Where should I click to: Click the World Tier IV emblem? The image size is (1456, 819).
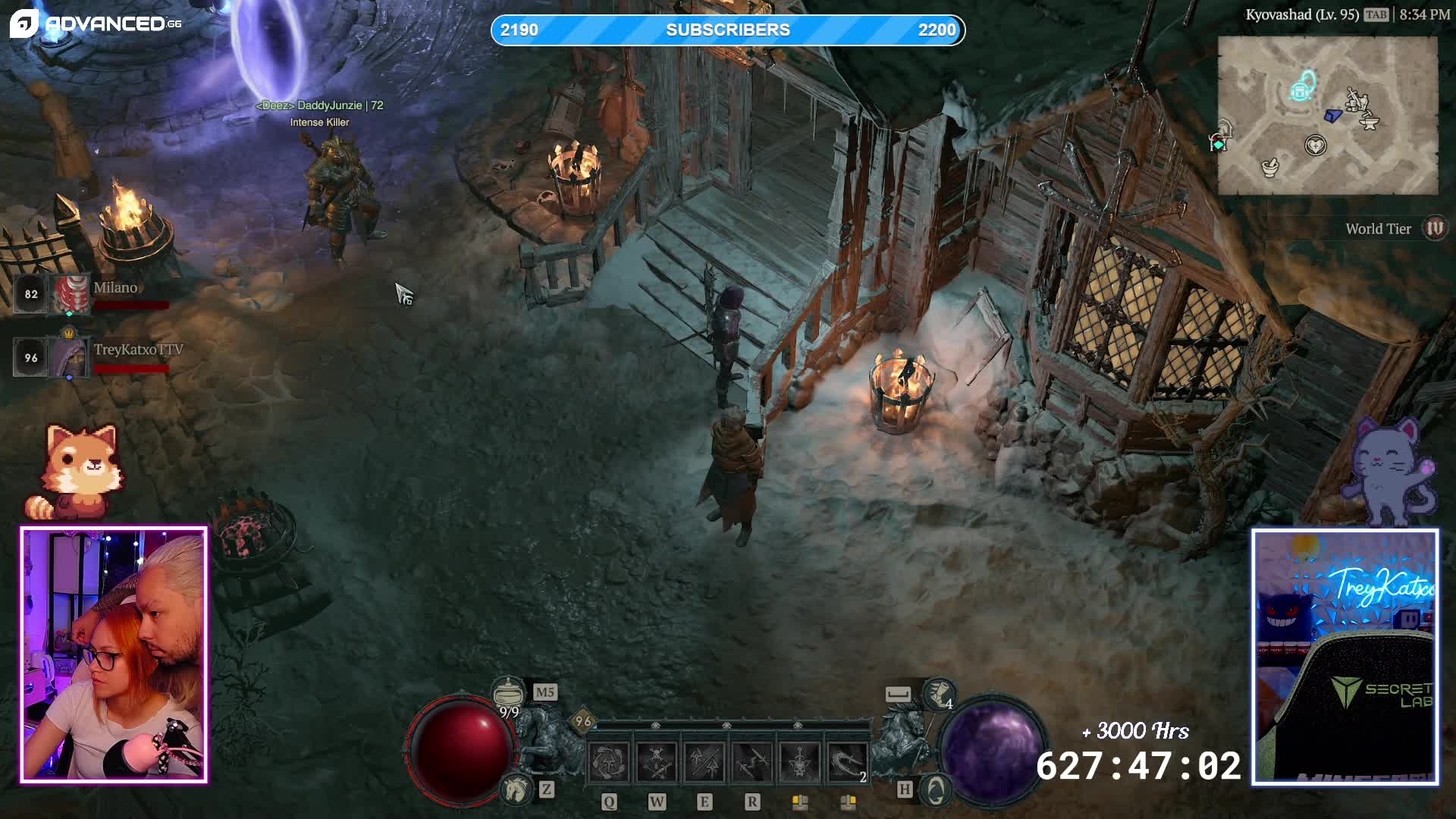click(1435, 228)
